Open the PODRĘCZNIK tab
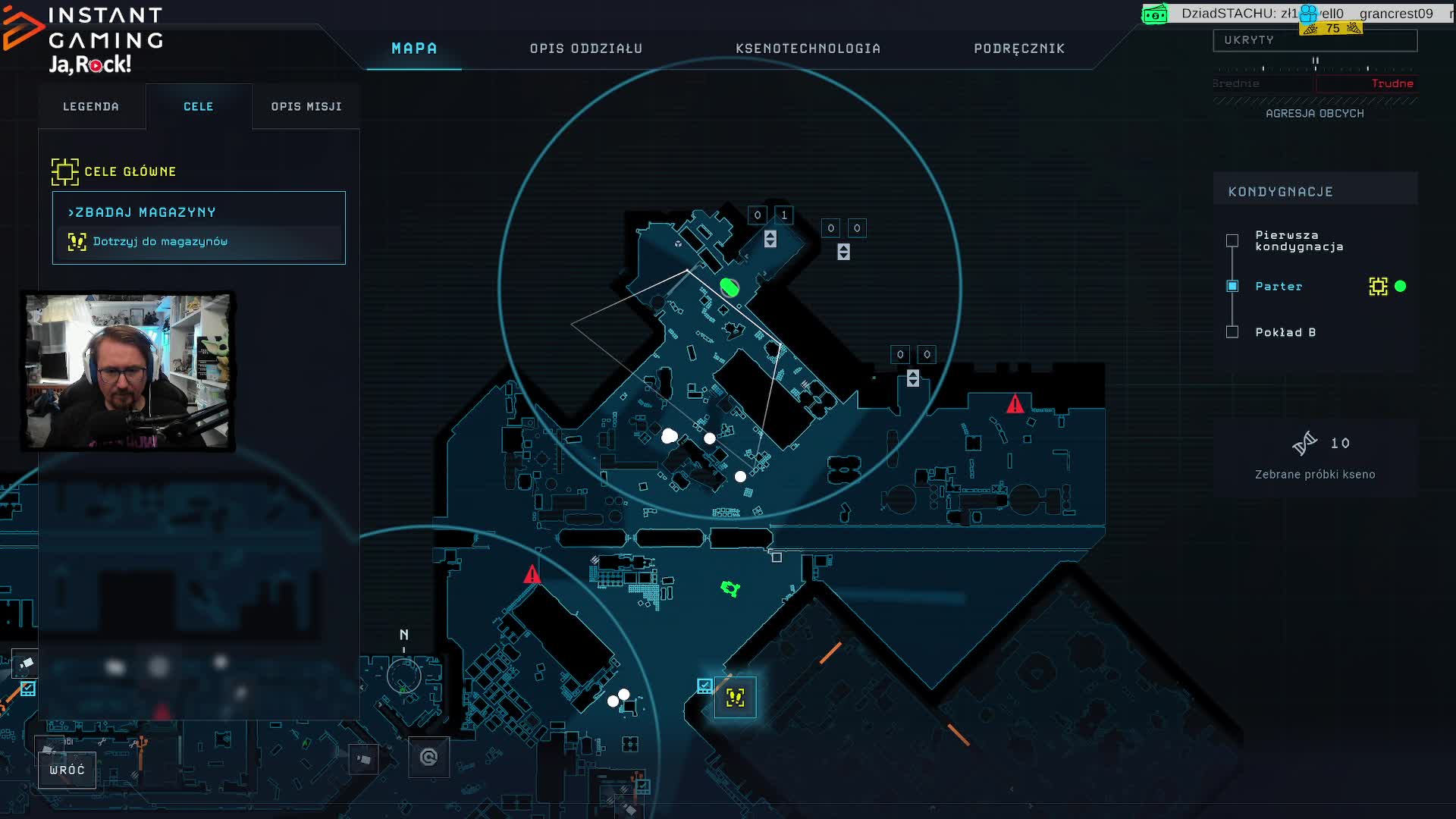 coord(1019,49)
